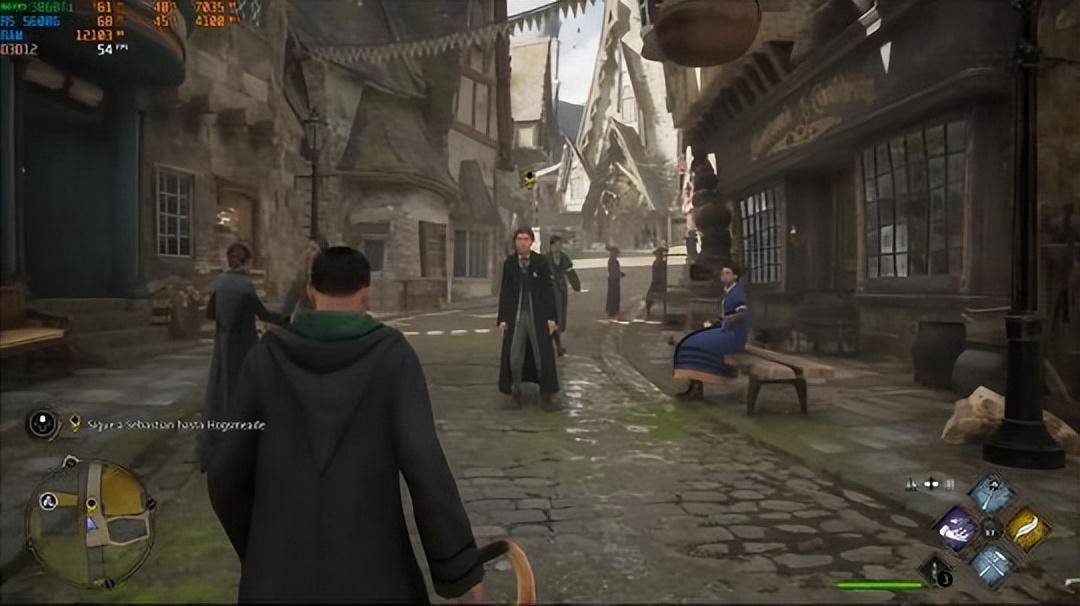Image resolution: width=1080 pixels, height=606 pixels.
Task: Click the round mission icon beside the quest text
Action: point(43,424)
